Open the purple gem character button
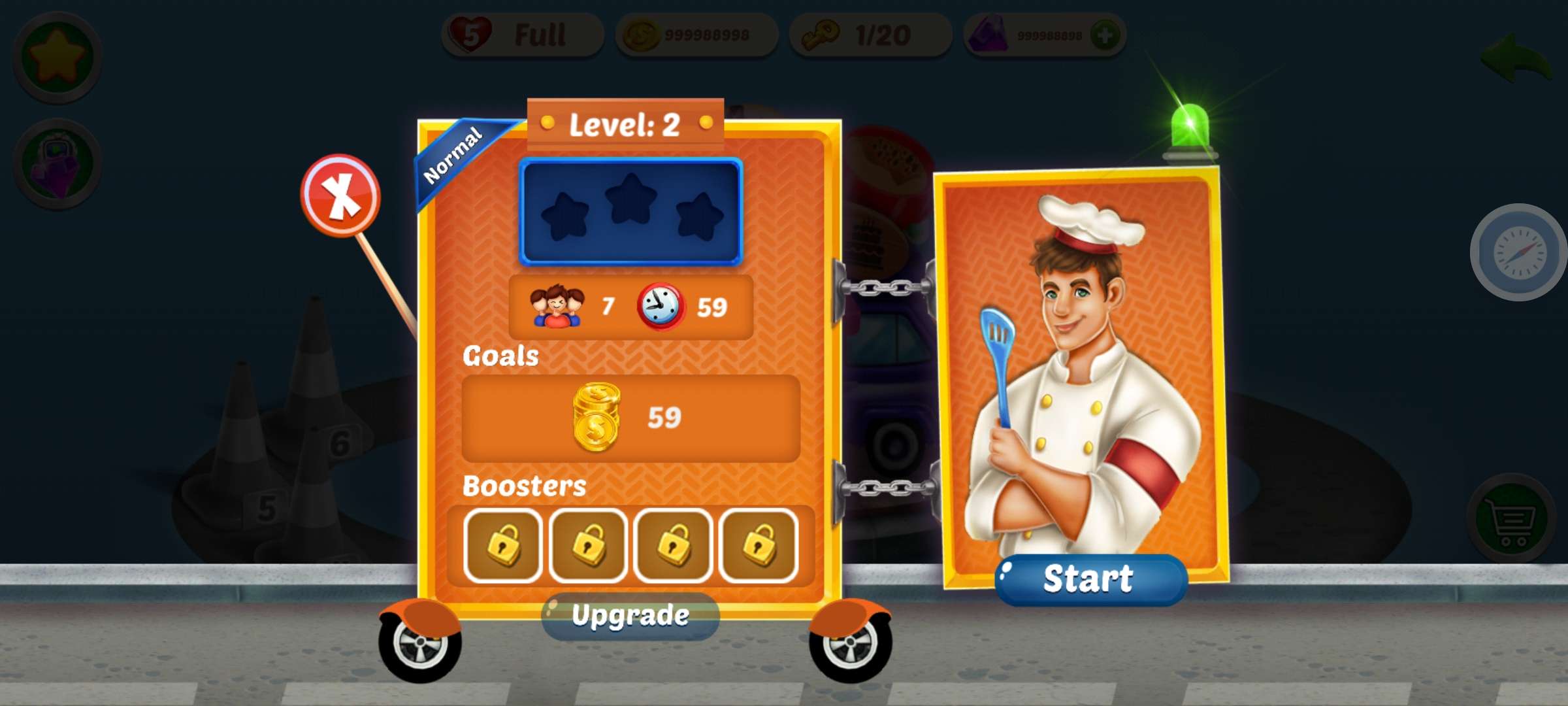The width and height of the screenshot is (1568, 706). 57,163
